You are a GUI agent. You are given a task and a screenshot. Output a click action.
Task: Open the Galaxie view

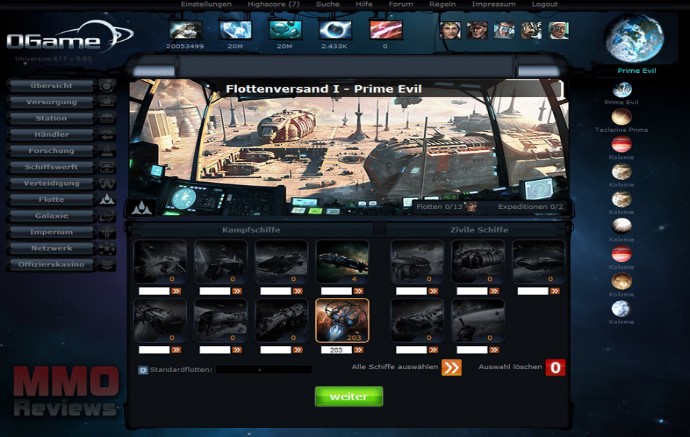pyautogui.click(x=52, y=216)
